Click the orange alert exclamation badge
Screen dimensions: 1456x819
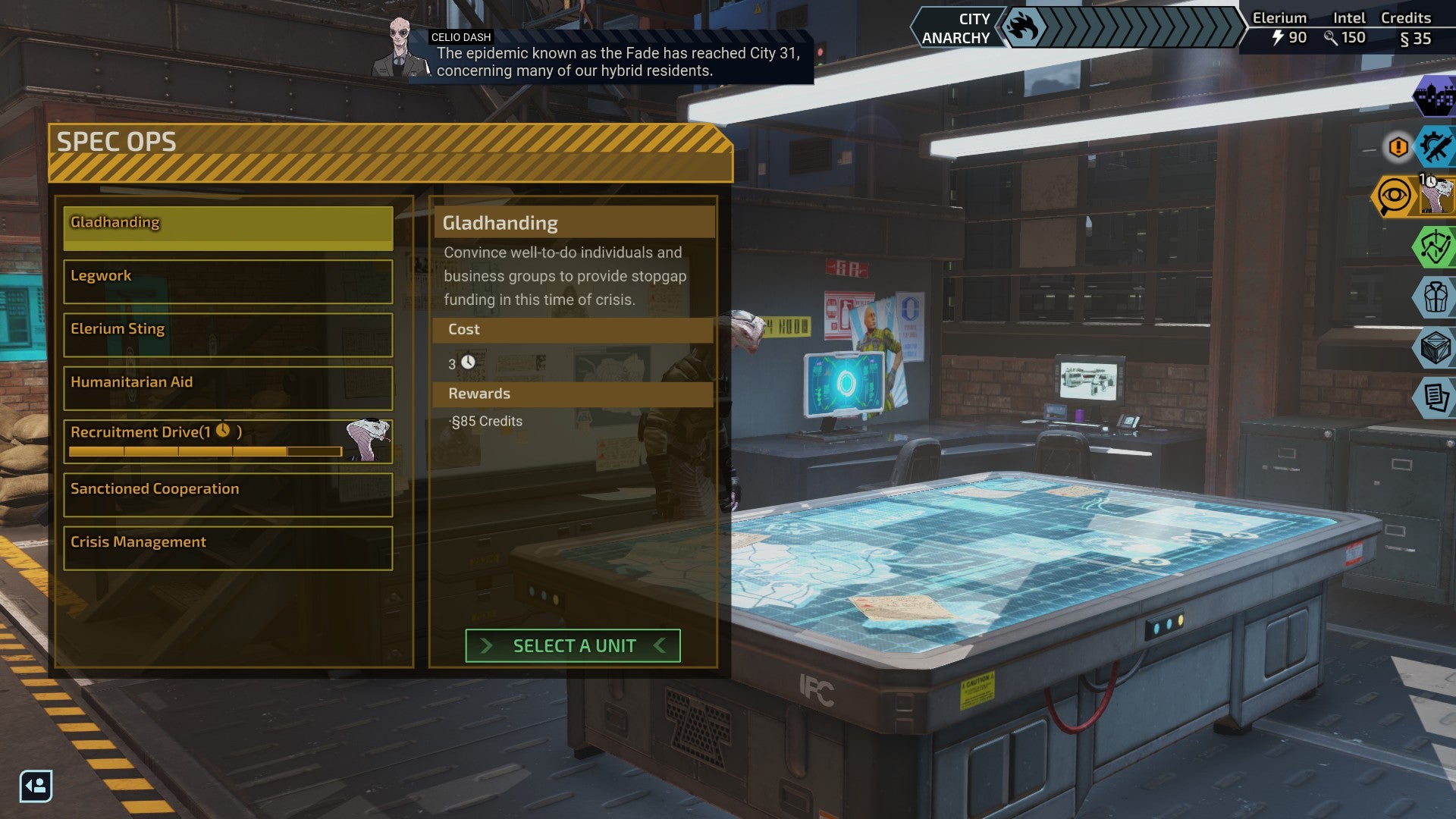[x=1397, y=147]
